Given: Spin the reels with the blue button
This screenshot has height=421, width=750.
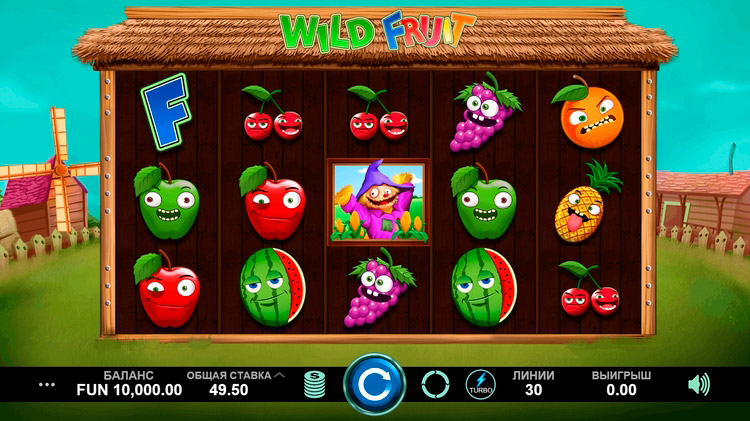Looking at the screenshot, I should pyautogui.click(x=374, y=383).
